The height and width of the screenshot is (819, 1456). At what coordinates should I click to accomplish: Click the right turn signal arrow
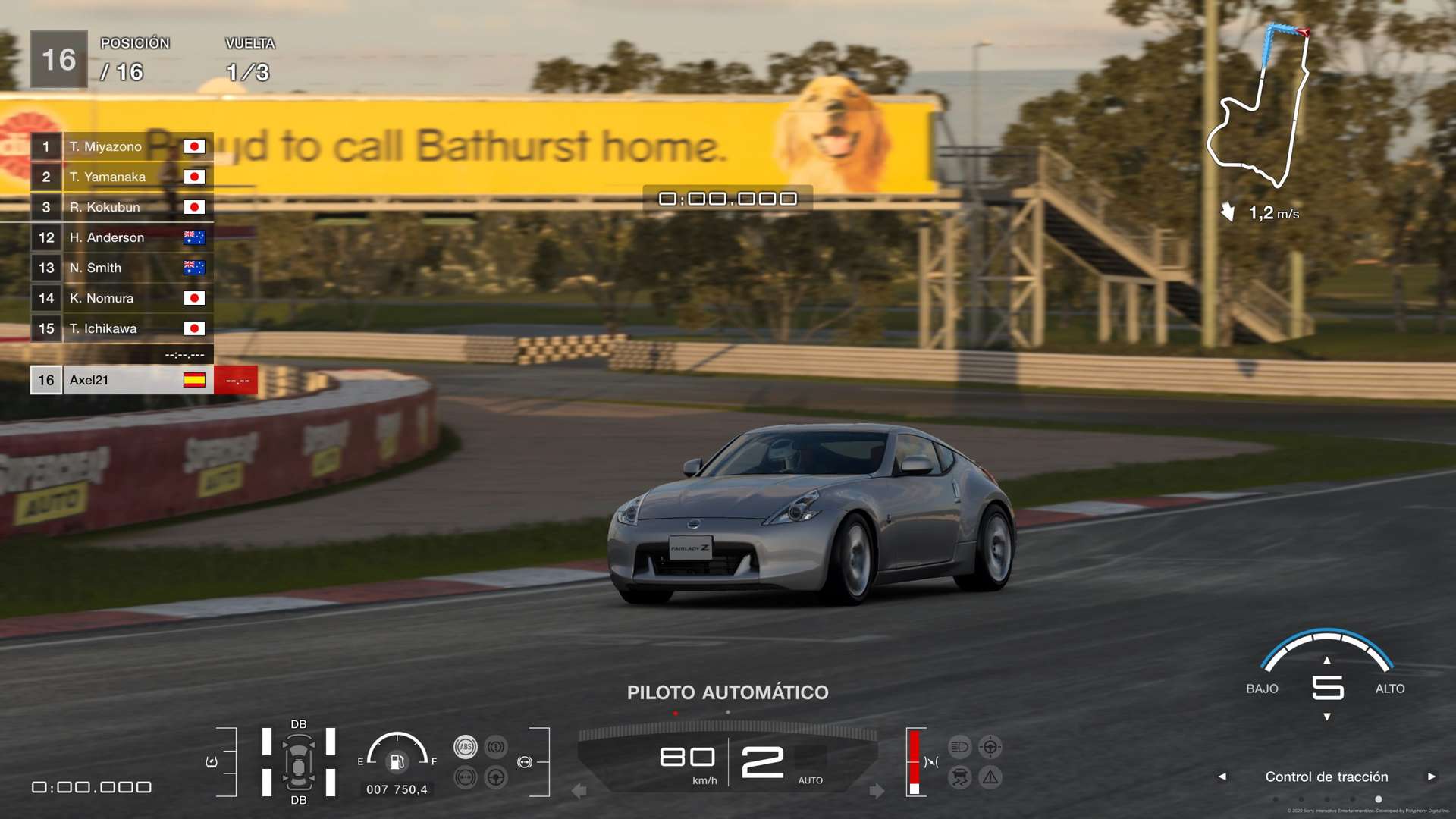tap(877, 791)
